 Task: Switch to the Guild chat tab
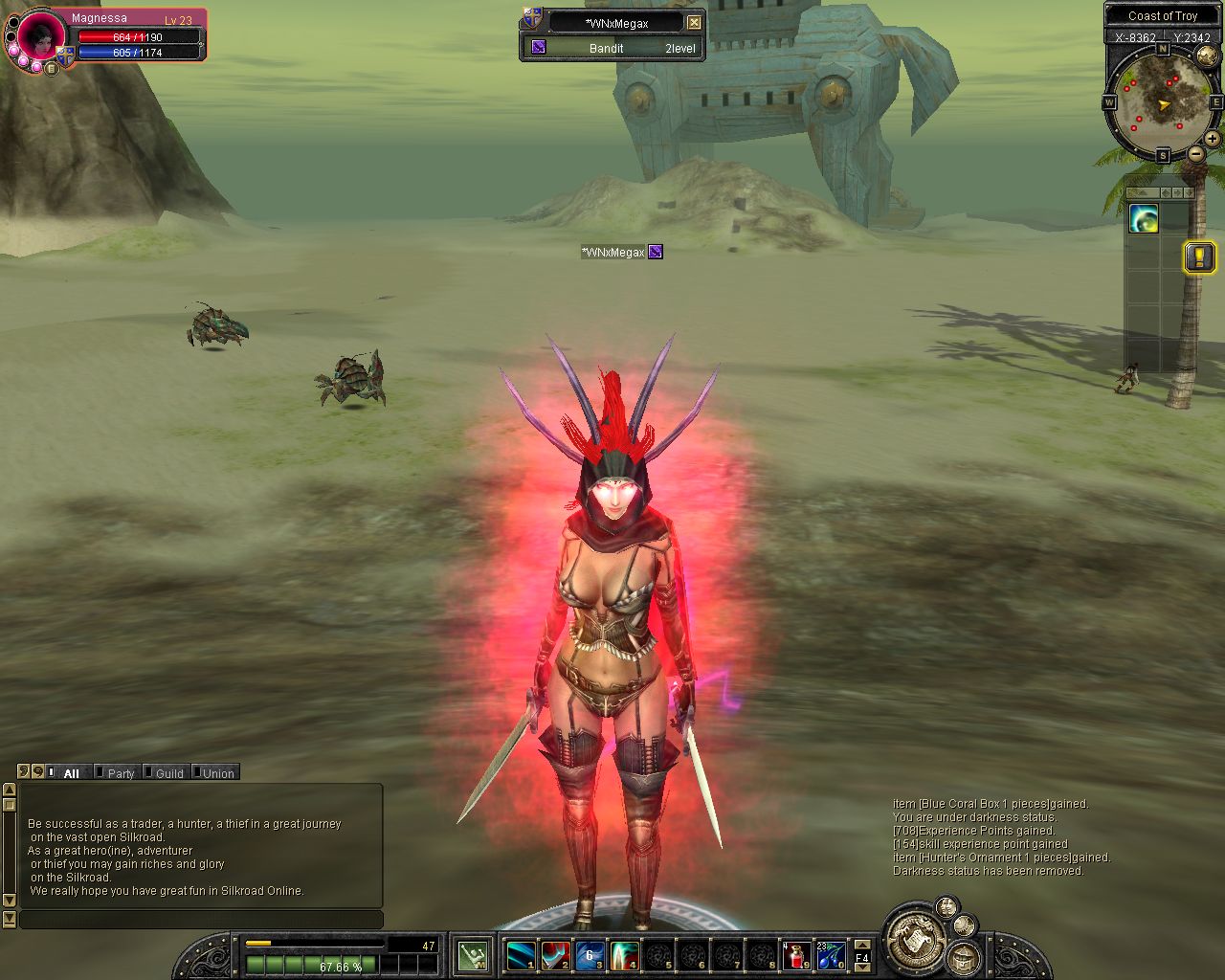(x=168, y=773)
